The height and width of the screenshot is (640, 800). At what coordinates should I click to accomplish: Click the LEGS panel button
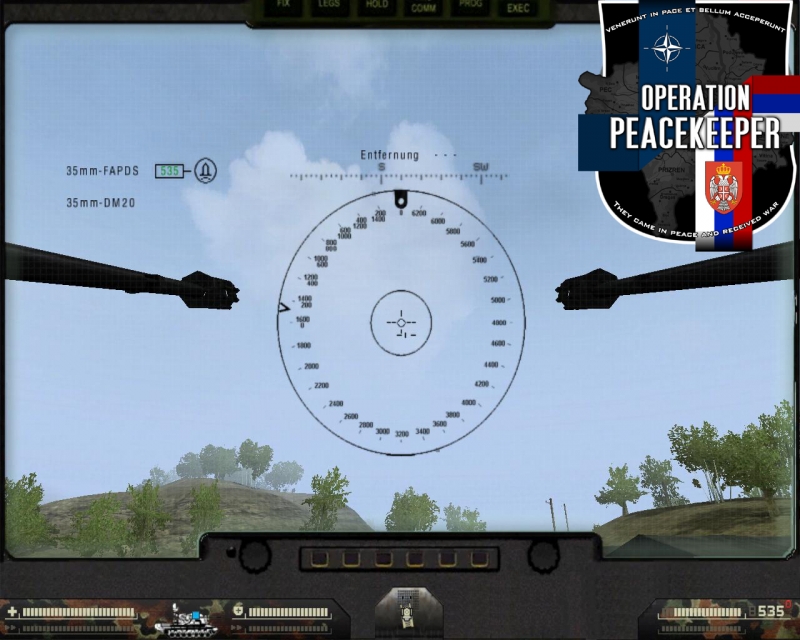tap(329, 6)
